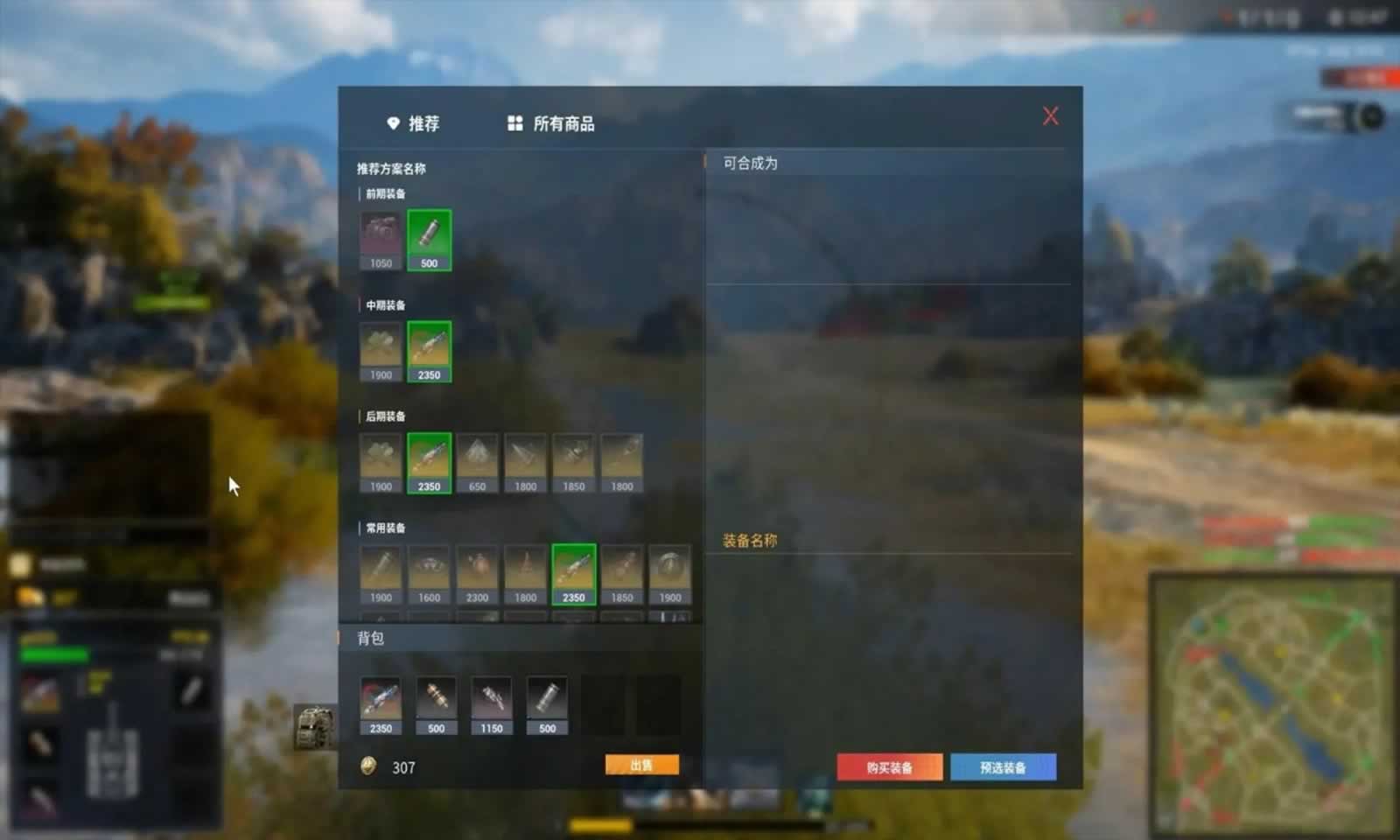The width and height of the screenshot is (1400, 840).
Task: Select the 1050 grayed-out equipment icon in 前期装备
Action: click(x=381, y=236)
